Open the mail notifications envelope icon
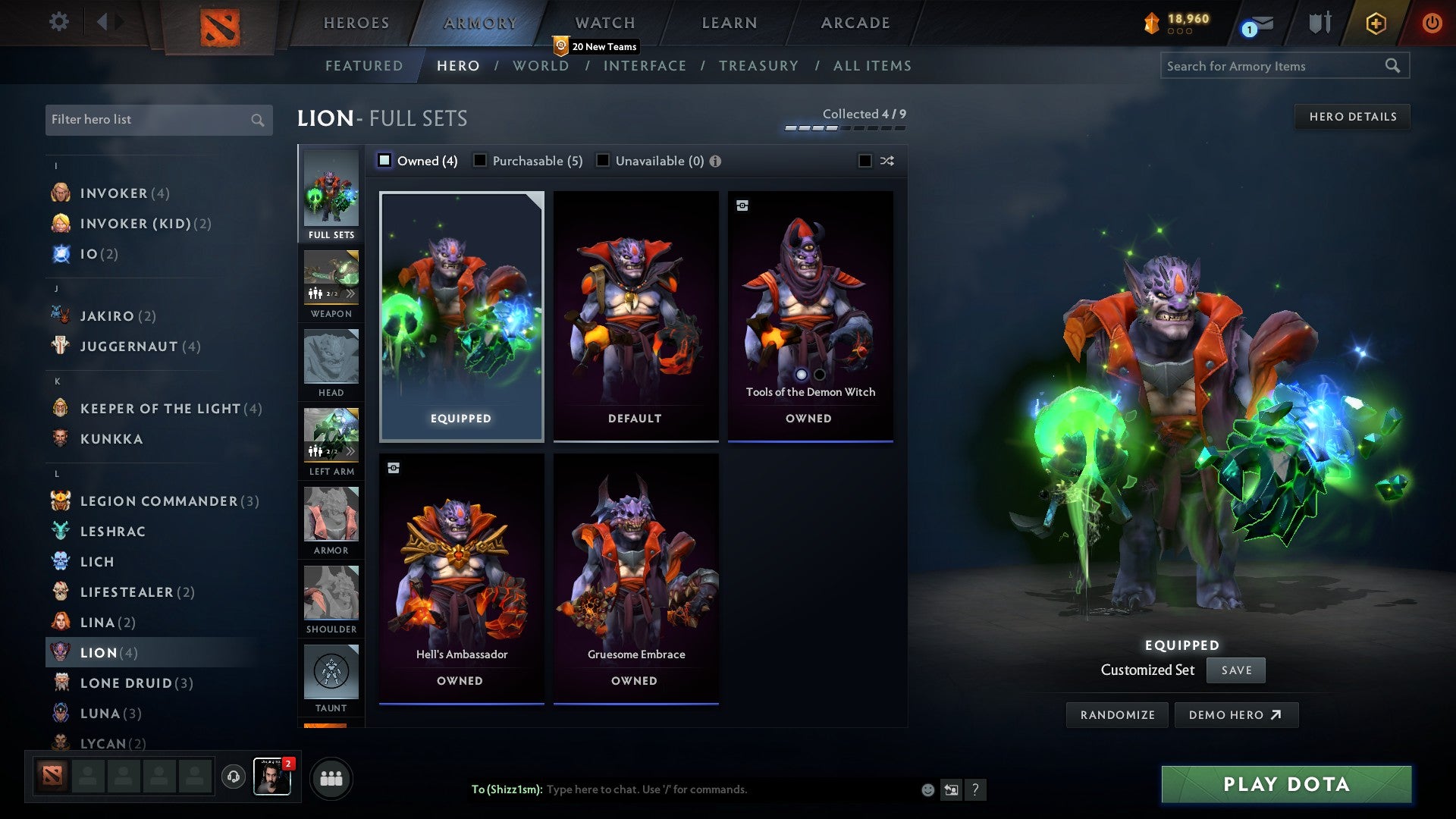This screenshot has height=819, width=1456. [1258, 23]
